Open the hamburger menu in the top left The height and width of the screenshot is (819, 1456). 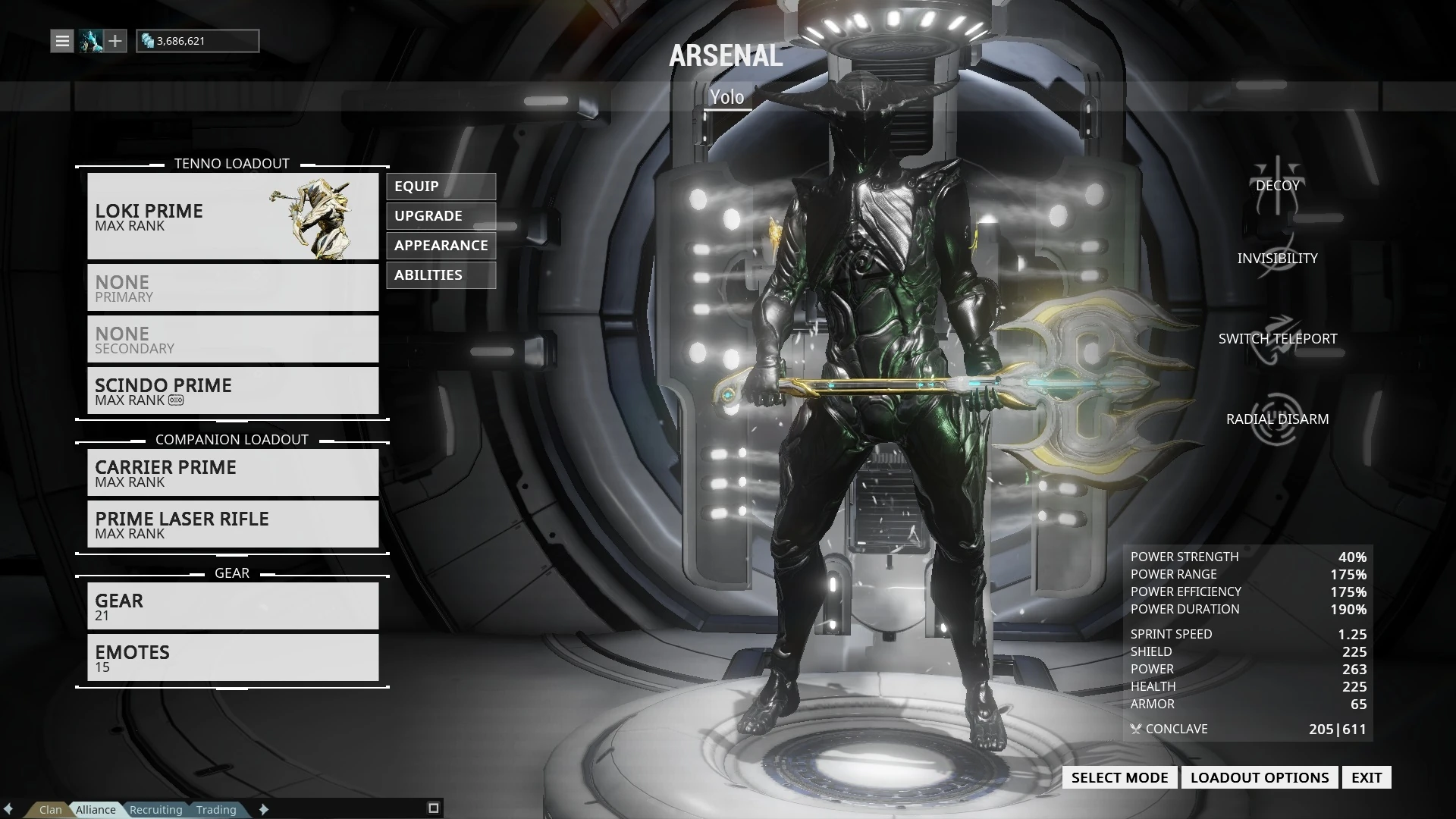click(x=62, y=40)
